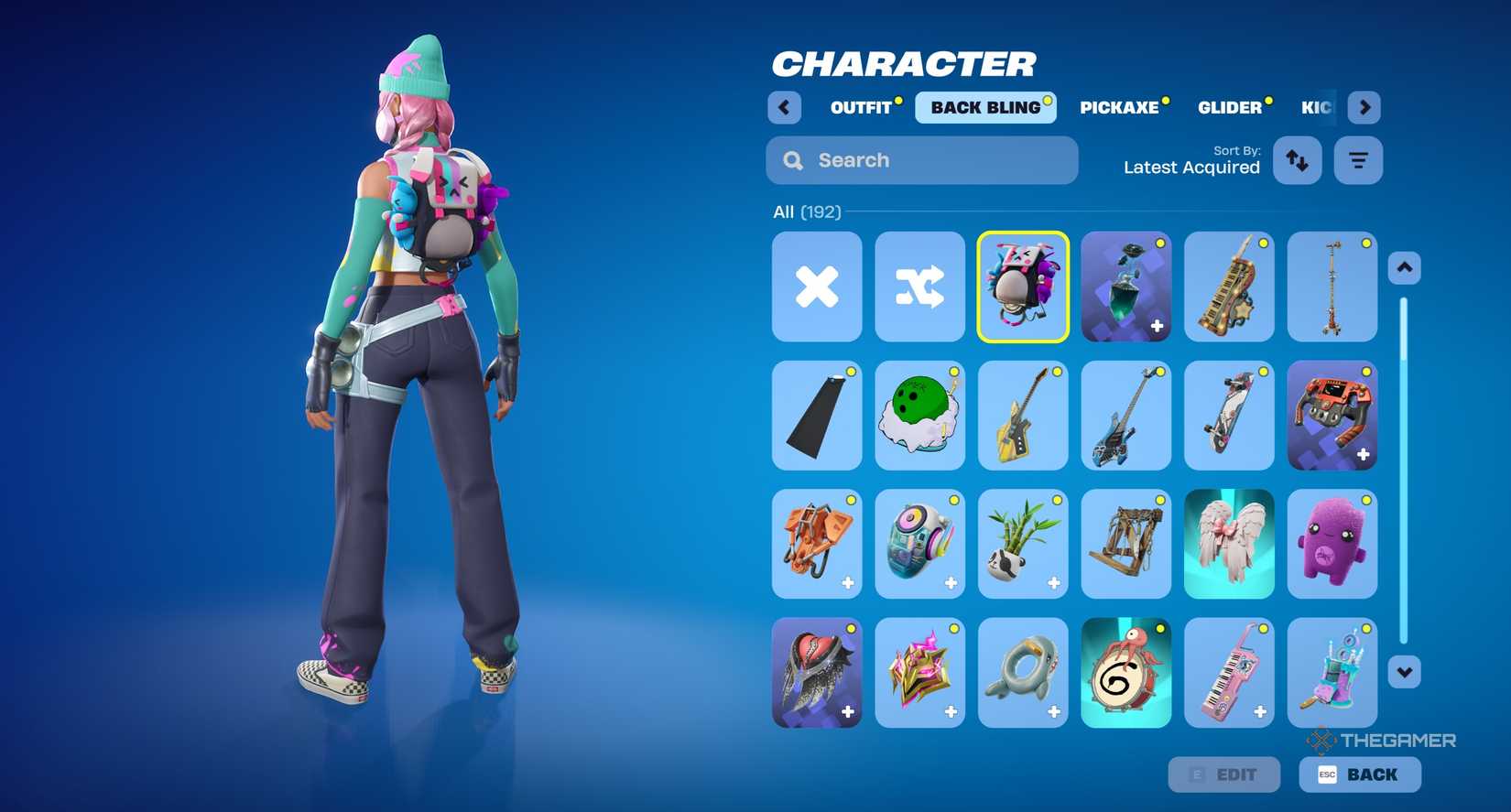Select the angel wings back bling

click(1229, 544)
